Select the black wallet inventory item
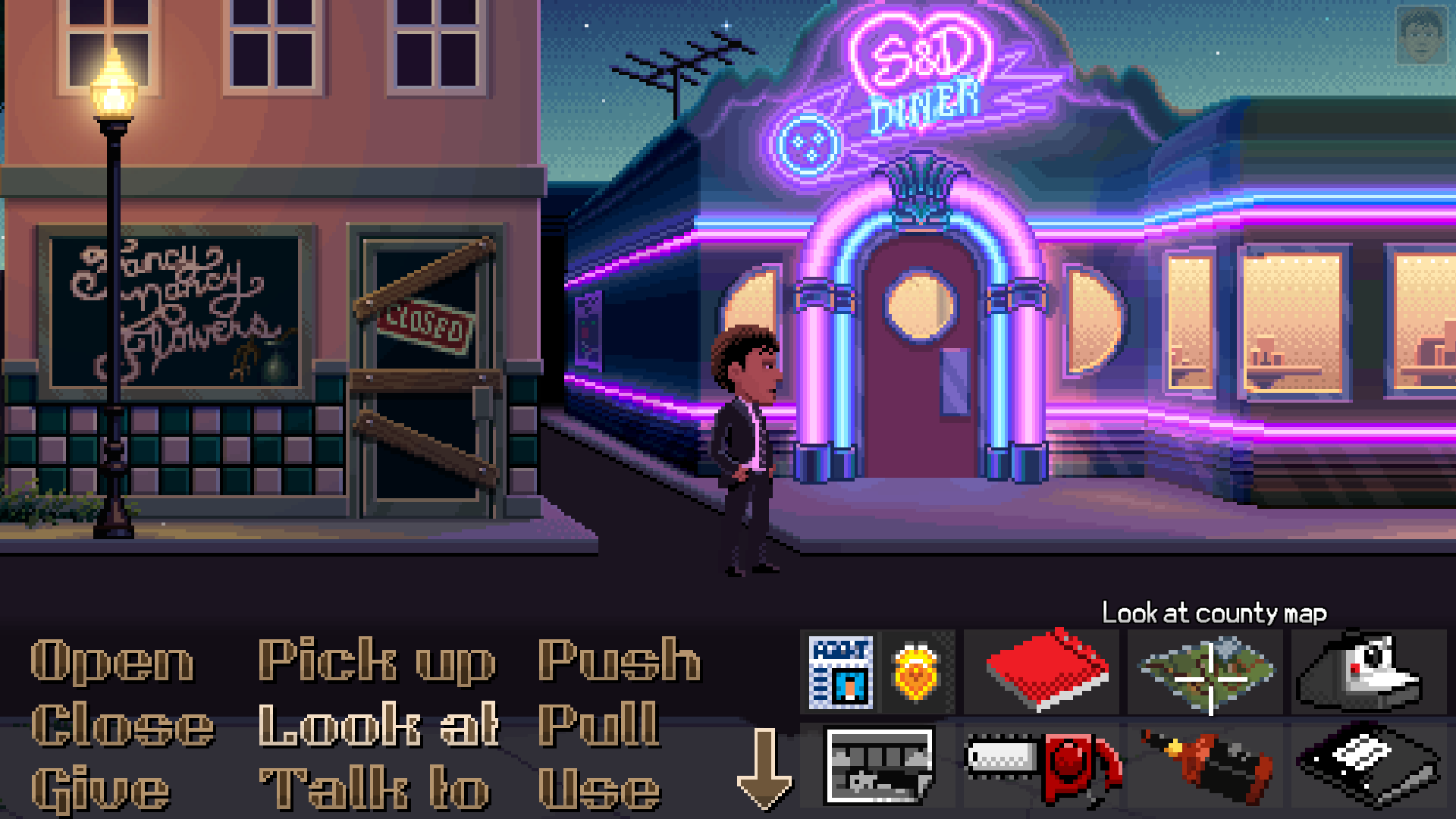The image size is (1456, 819). 1370,764
